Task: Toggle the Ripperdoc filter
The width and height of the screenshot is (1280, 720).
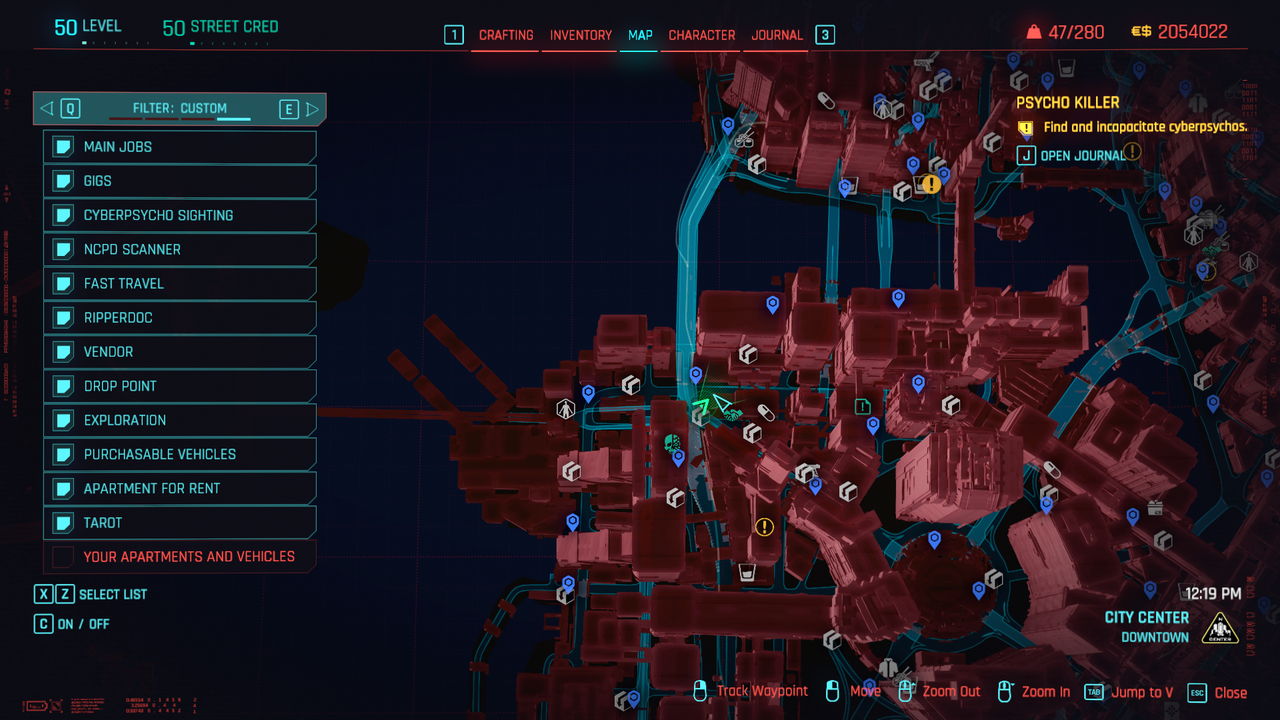Action: (180, 318)
